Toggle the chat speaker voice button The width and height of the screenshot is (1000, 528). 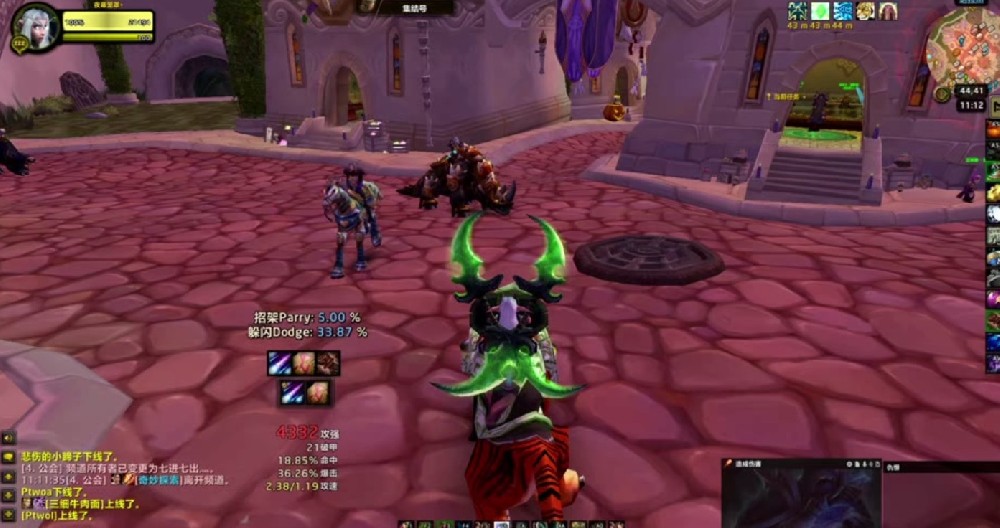coord(8,438)
